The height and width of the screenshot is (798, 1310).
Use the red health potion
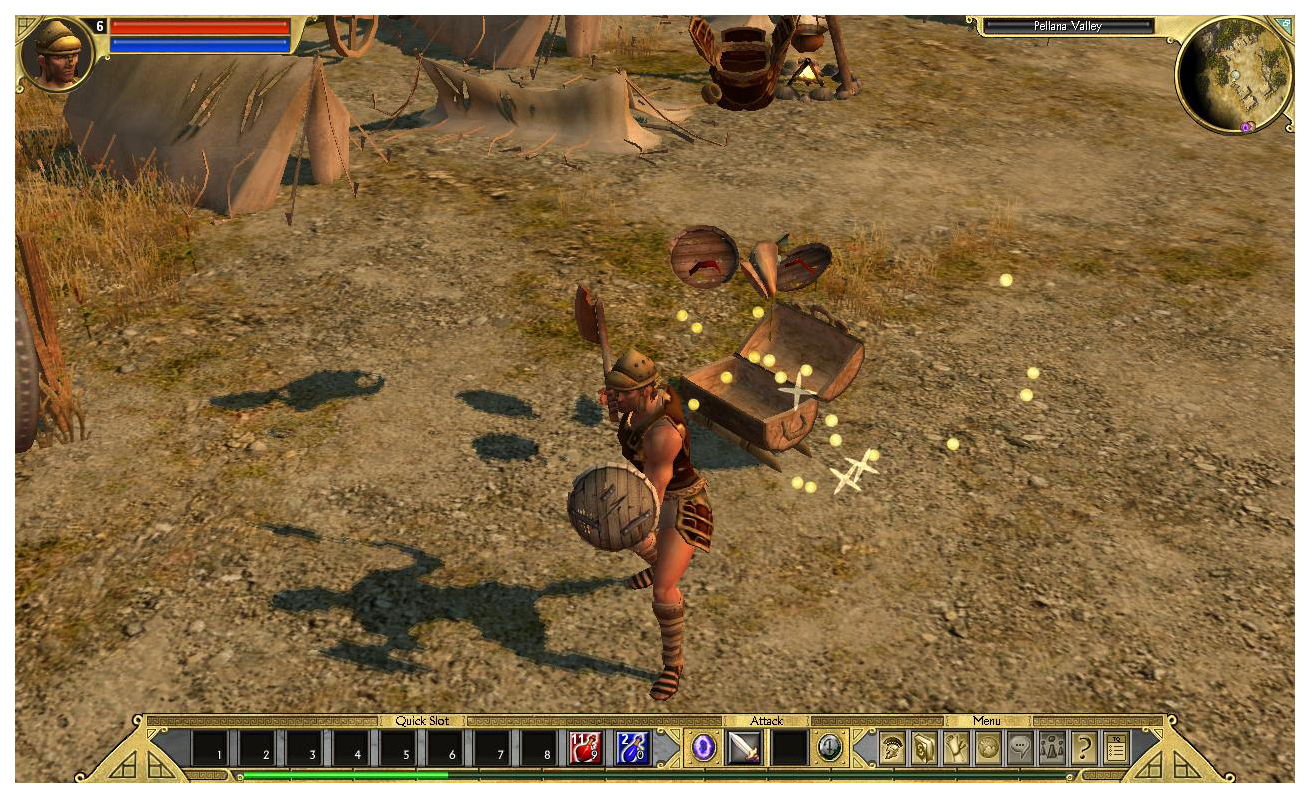click(x=584, y=748)
